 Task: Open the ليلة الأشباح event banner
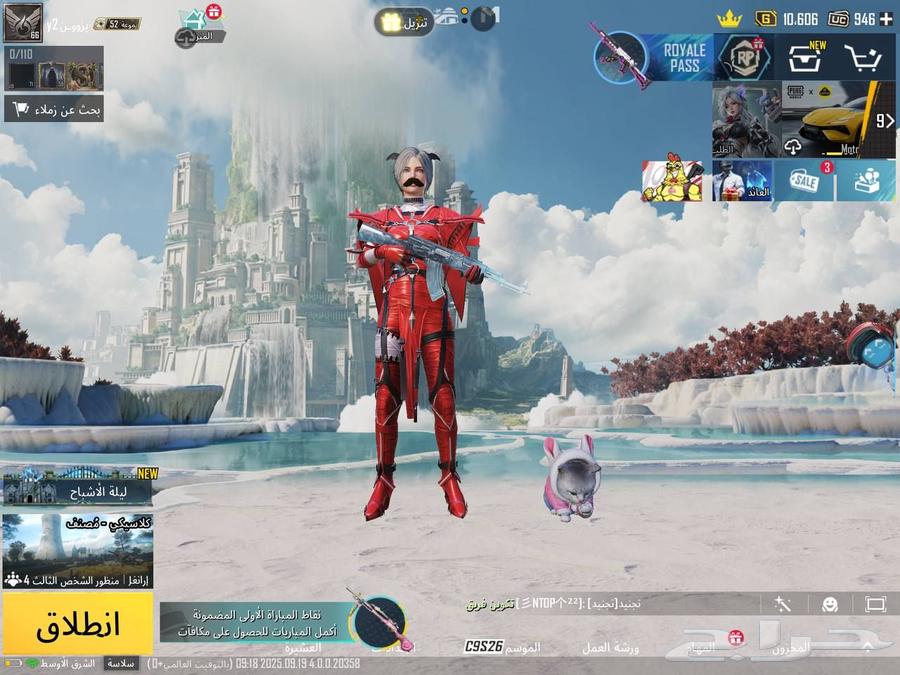tap(78, 487)
